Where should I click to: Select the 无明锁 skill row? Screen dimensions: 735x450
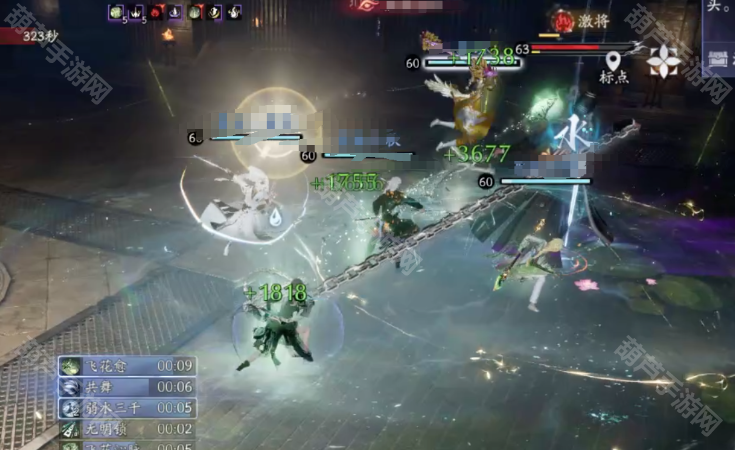click(x=126, y=429)
